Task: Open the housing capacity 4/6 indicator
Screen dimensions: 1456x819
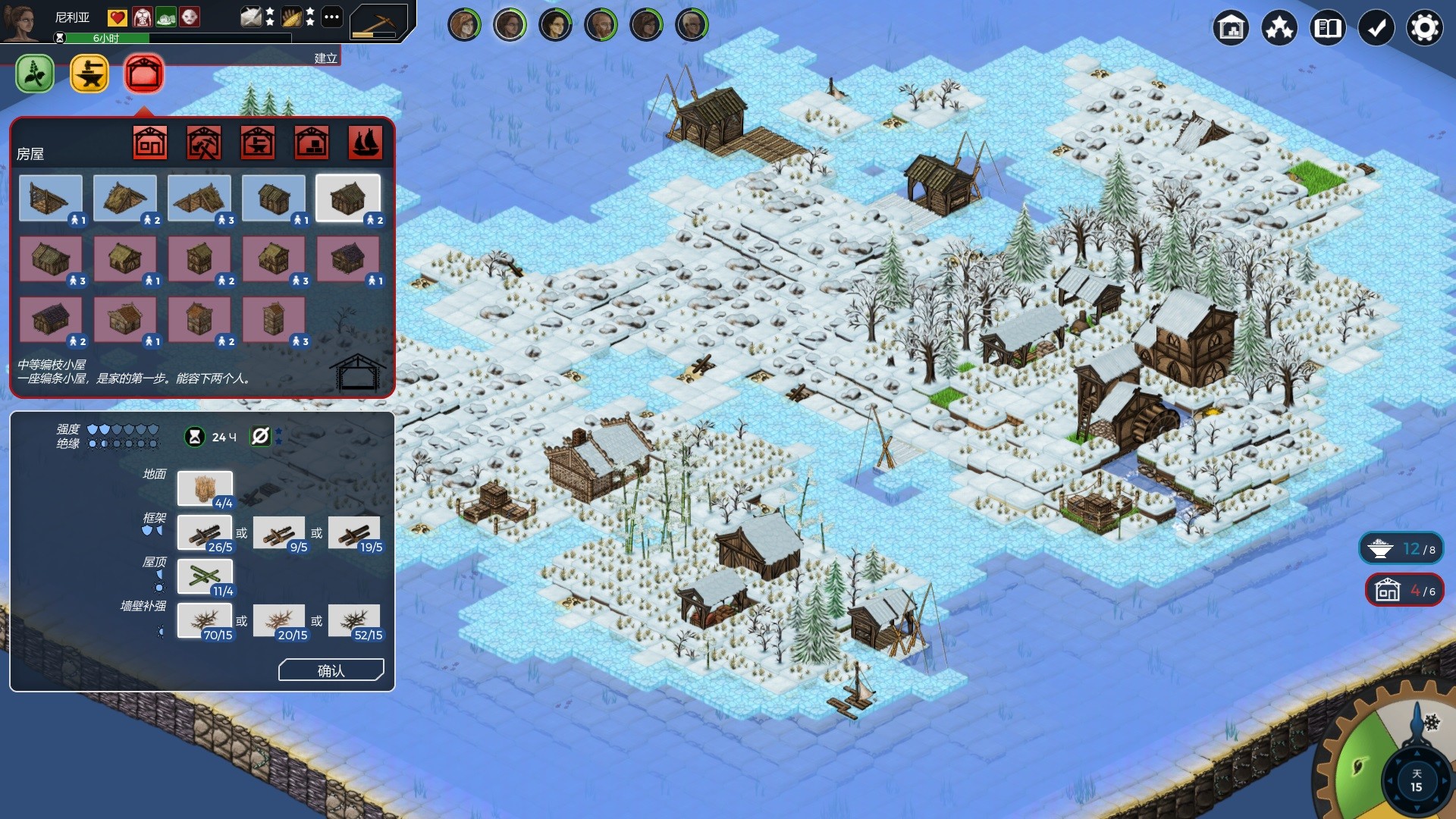Action: 1404,590
